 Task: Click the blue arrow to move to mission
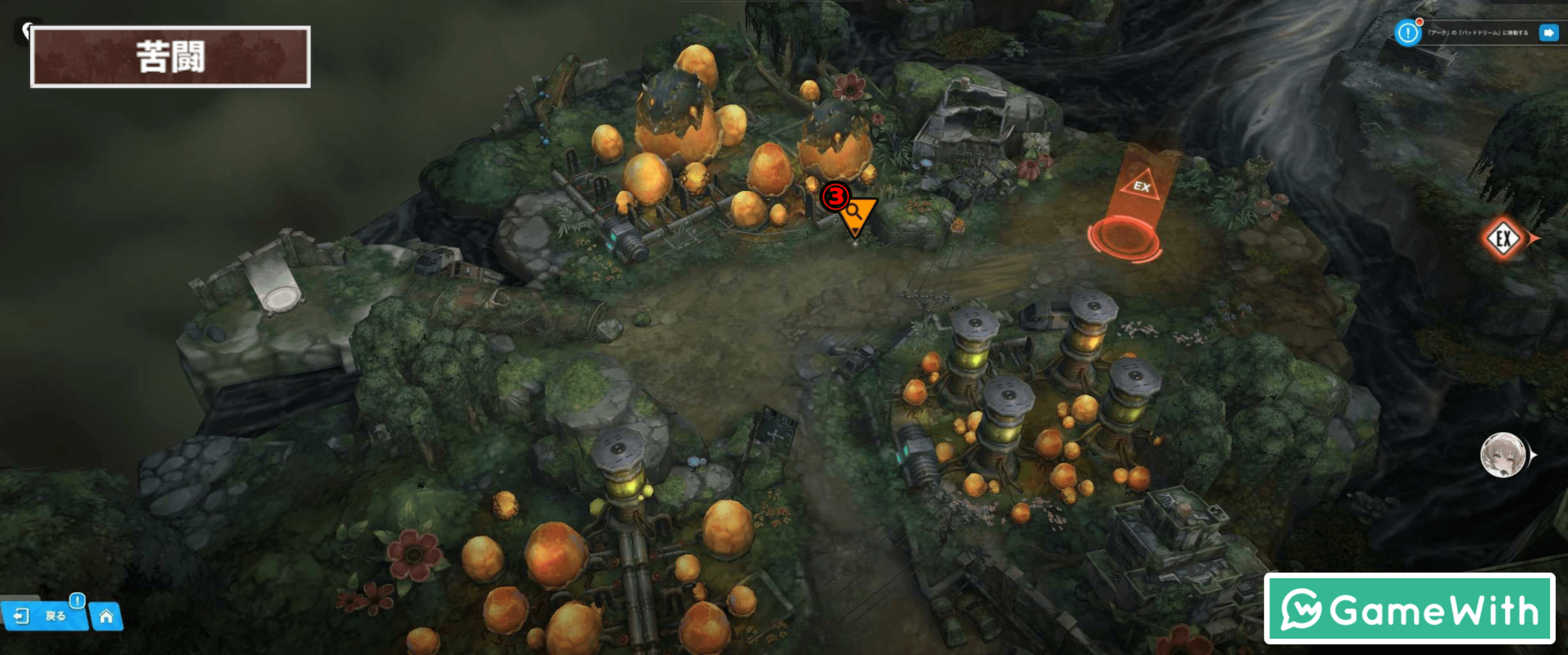[1548, 33]
